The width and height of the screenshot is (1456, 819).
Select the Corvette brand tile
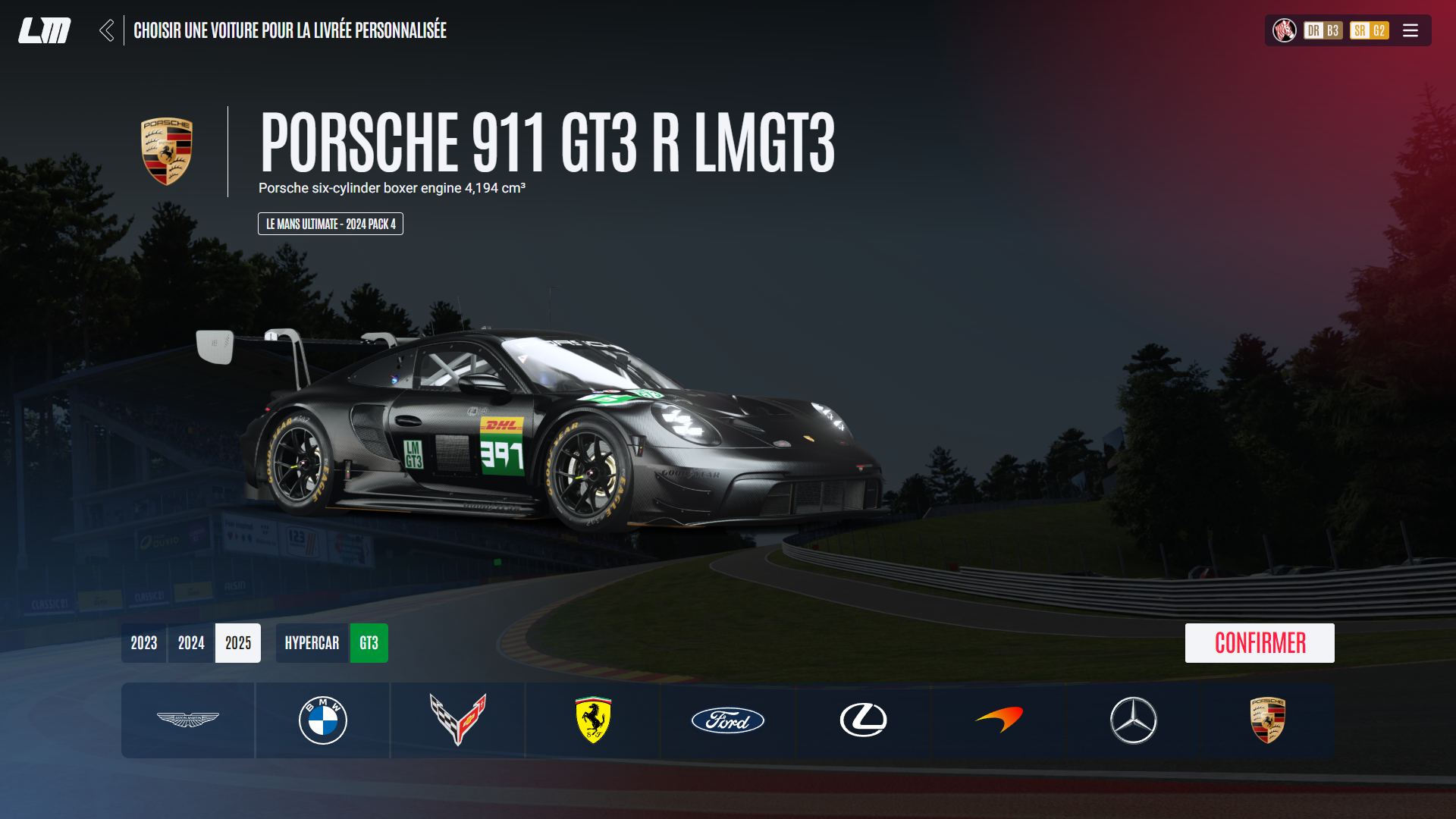(x=458, y=720)
